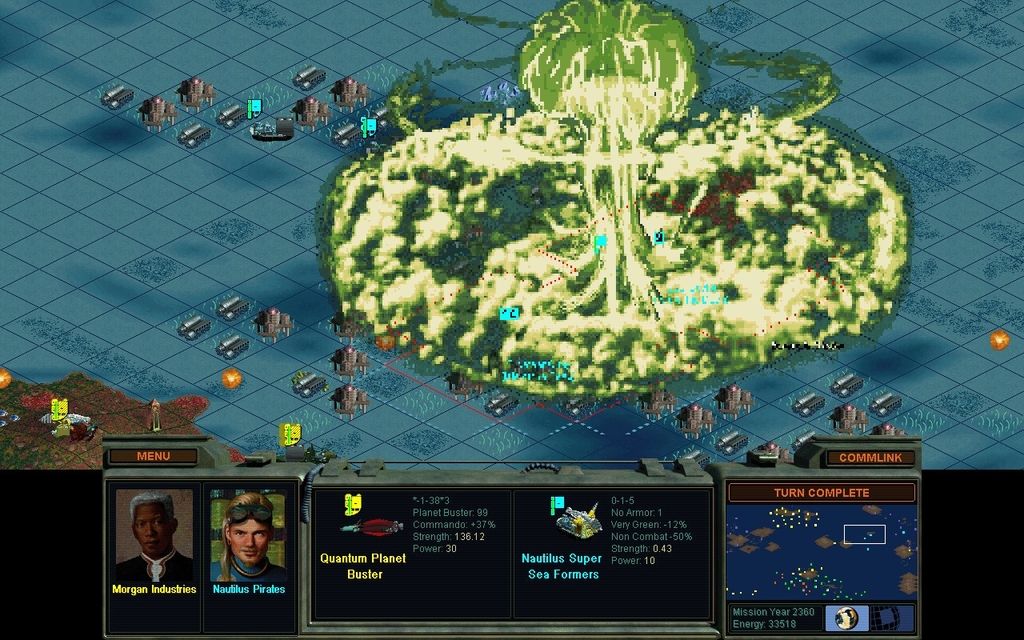Click the world minimap
Screen dimensions: 1024x640
pyautogui.click(x=821, y=552)
